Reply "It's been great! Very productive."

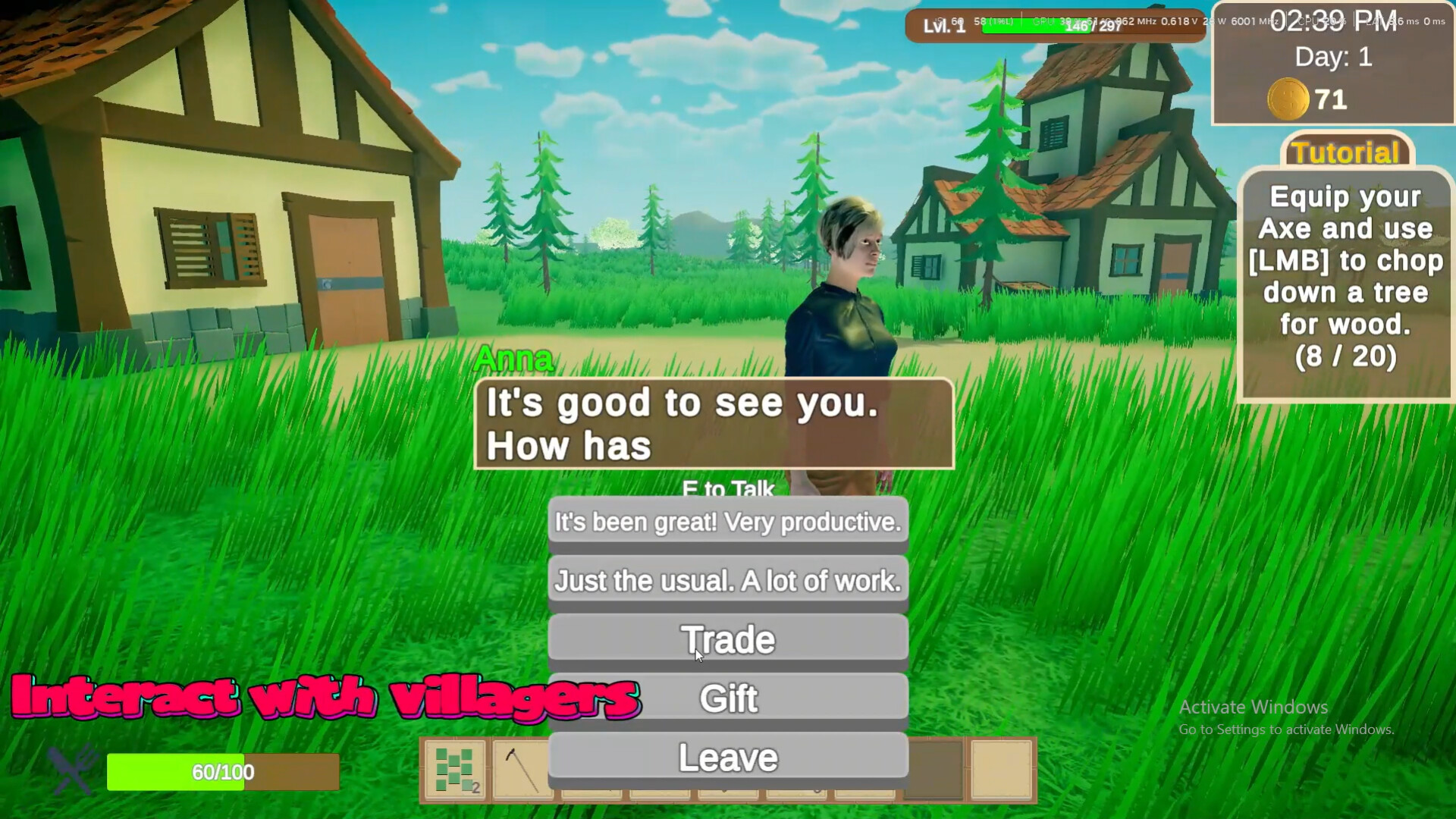pyautogui.click(x=726, y=522)
